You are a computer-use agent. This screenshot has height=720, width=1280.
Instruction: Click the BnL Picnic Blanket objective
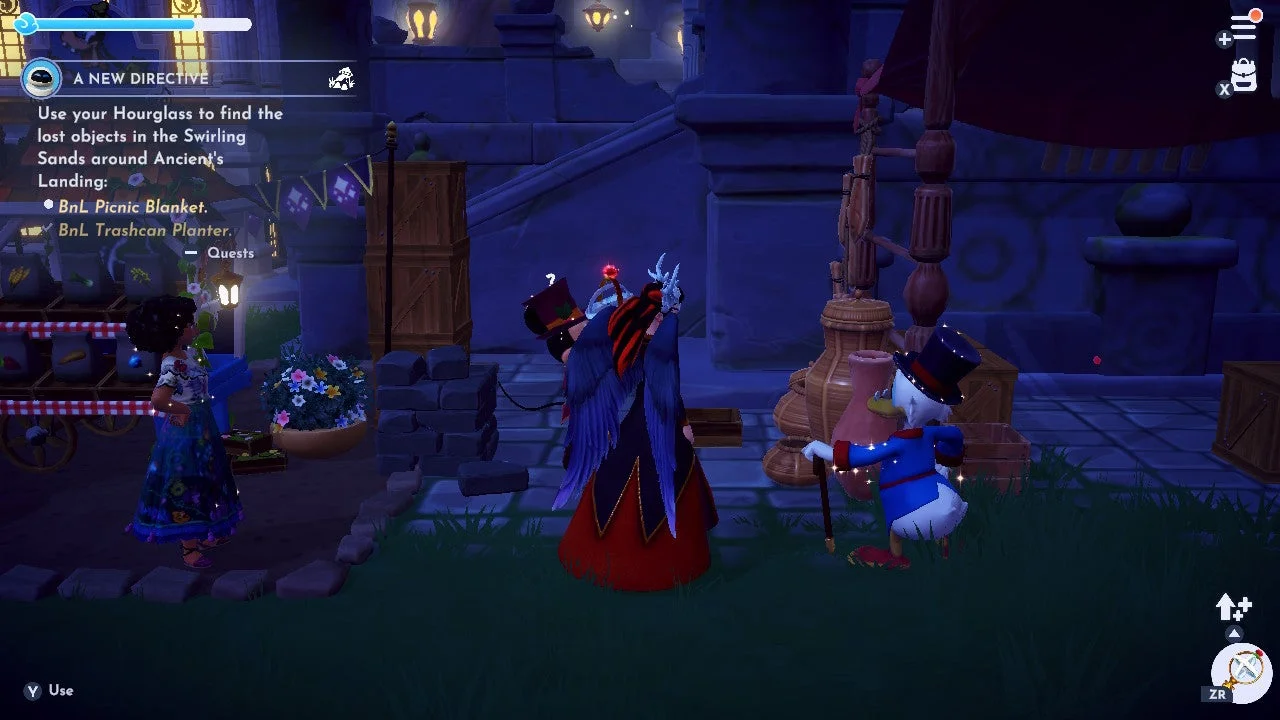[133, 207]
